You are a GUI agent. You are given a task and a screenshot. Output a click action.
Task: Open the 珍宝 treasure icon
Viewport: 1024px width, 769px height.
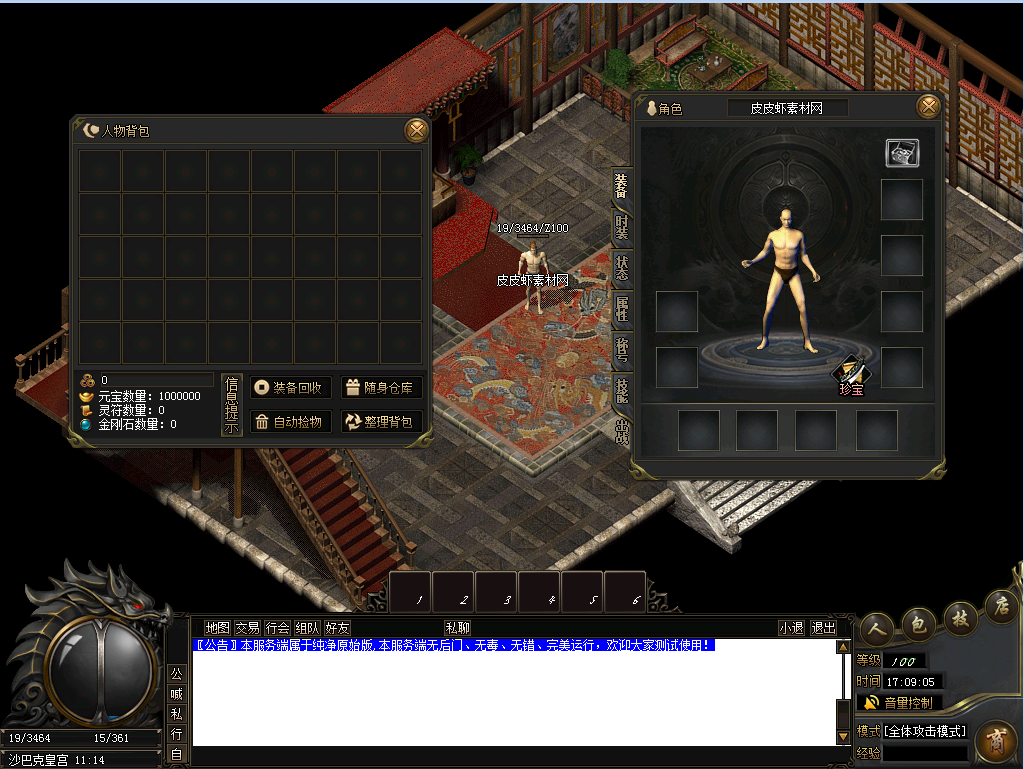click(x=851, y=376)
